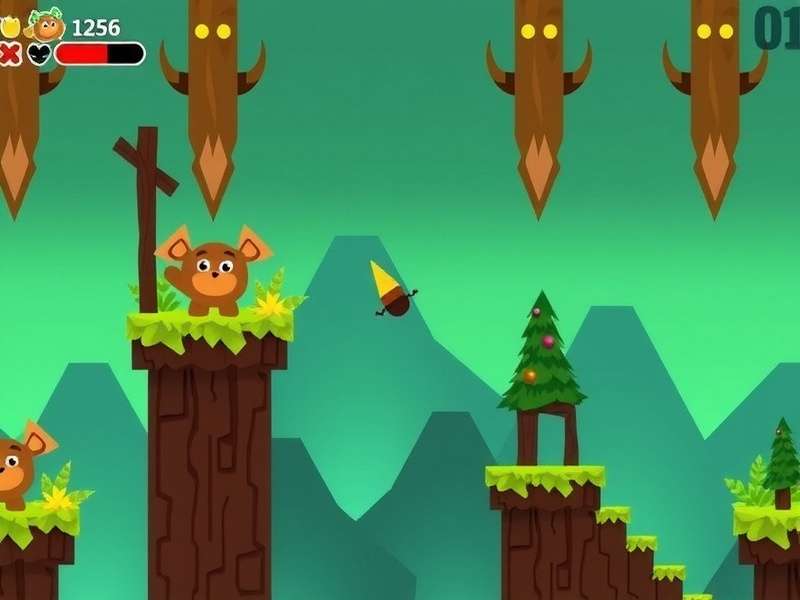Select the black heart icon
Image resolution: width=800 pixels, height=600 pixels.
tap(40, 54)
